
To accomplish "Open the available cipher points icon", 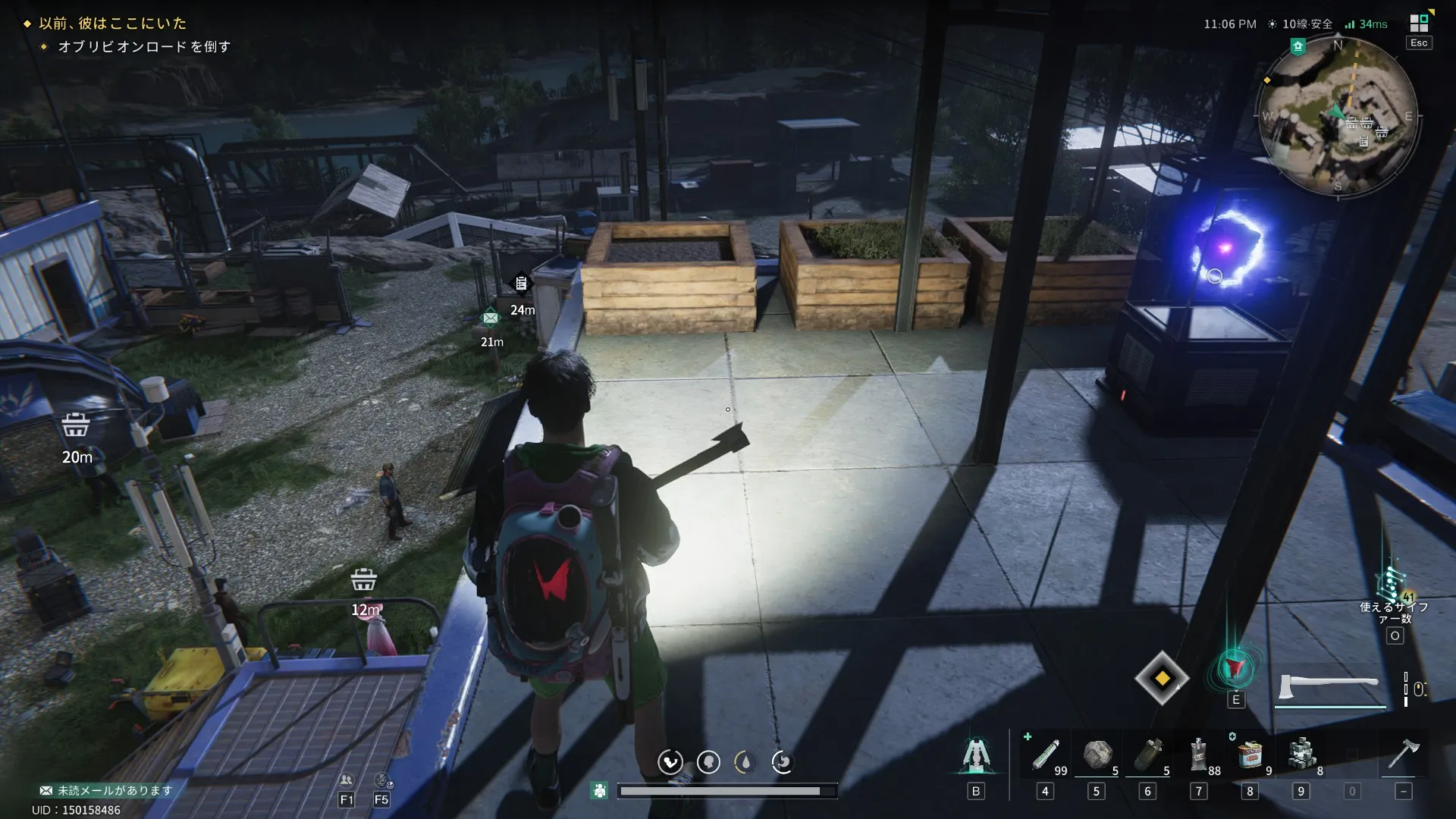I will [1393, 586].
